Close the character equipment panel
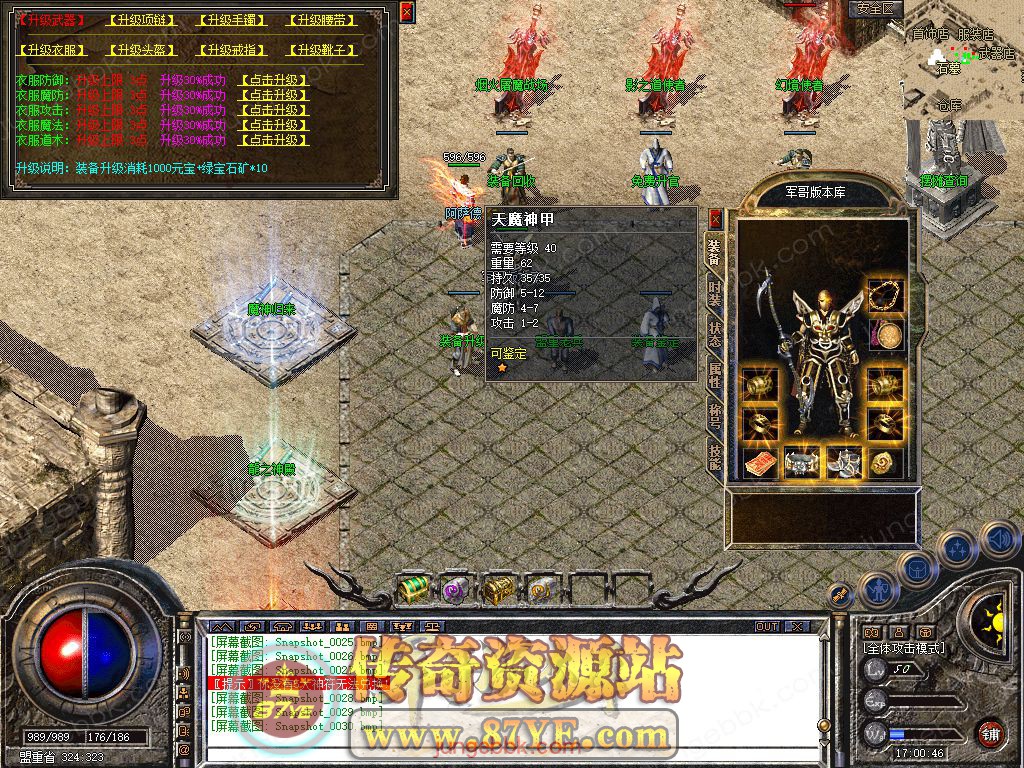The image size is (1024, 768). (715, 218)
